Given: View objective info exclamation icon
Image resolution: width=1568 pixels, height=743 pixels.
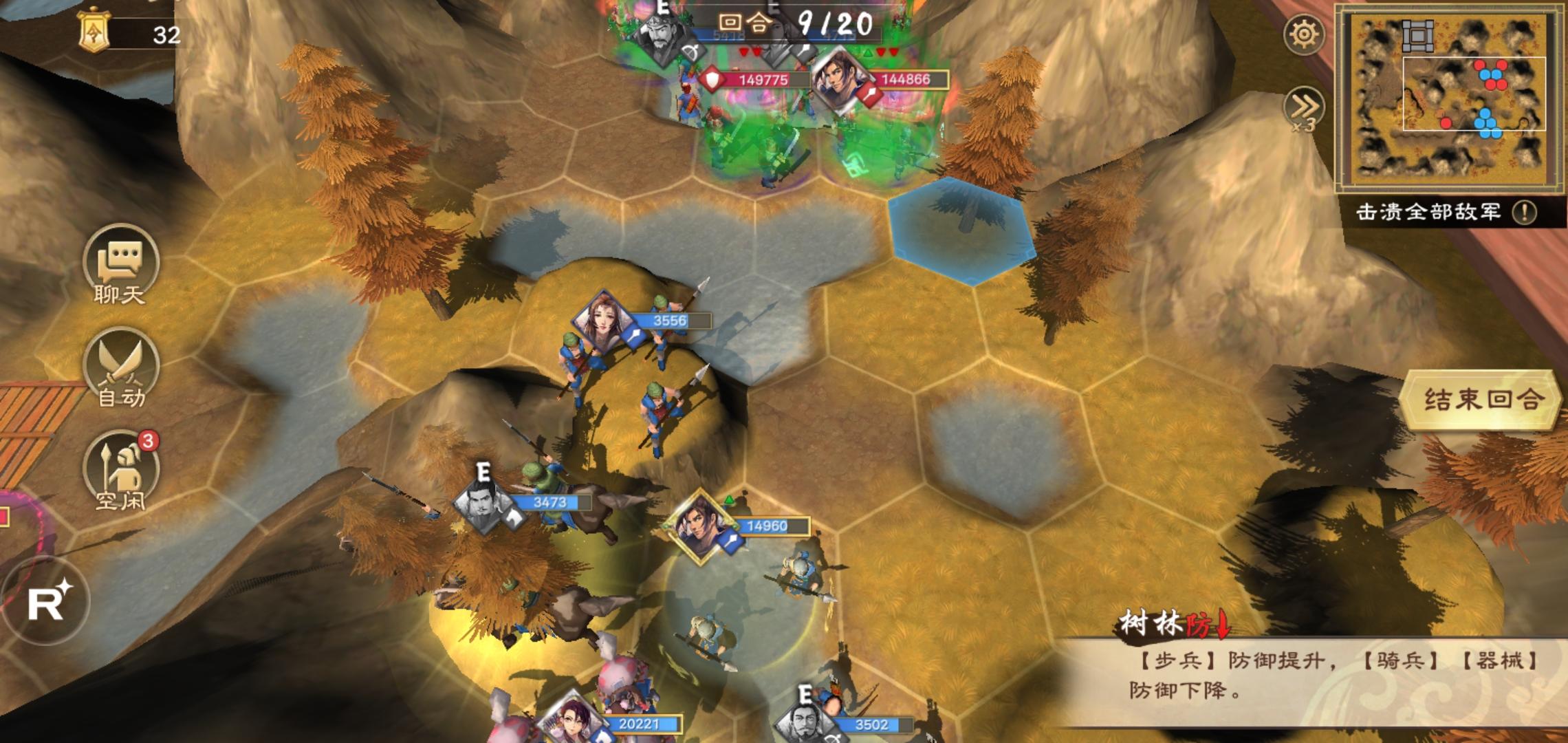Looking at the screenshot, I should pos(1524,212).
